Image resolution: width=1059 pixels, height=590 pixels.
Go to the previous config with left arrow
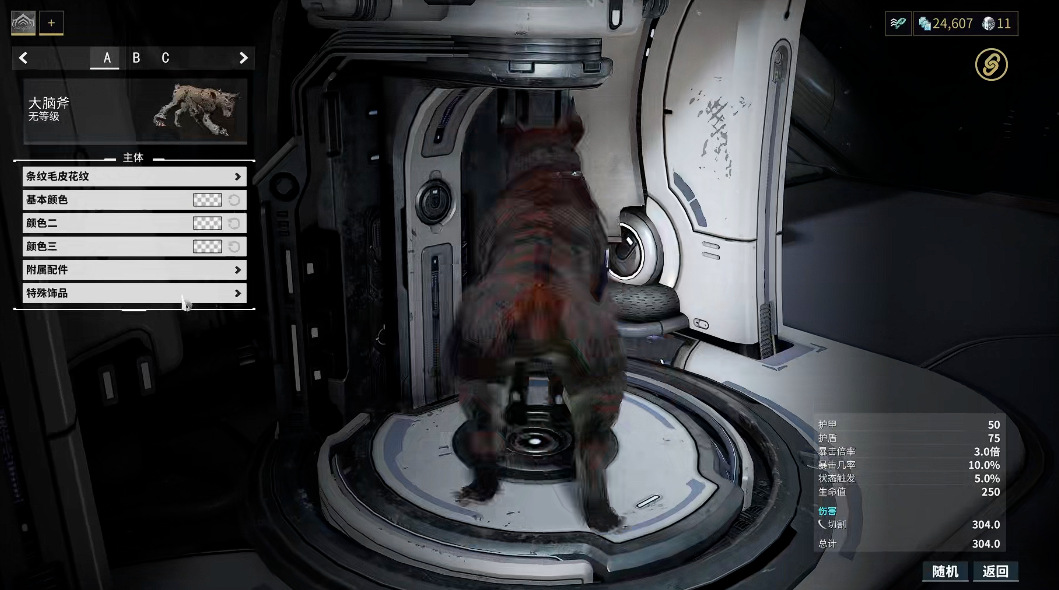pos(23,58)
